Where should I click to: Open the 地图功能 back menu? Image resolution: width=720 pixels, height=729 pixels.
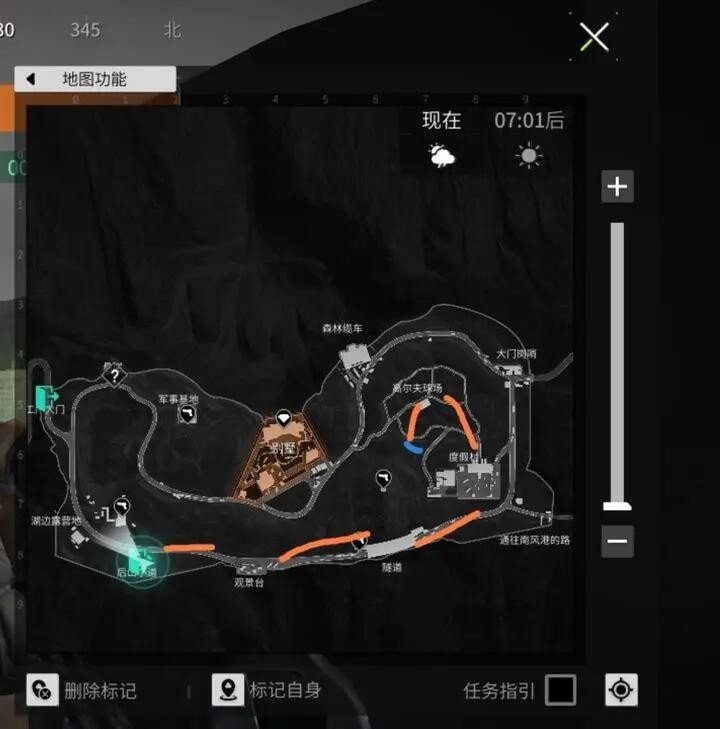click(x=95, y=79)
